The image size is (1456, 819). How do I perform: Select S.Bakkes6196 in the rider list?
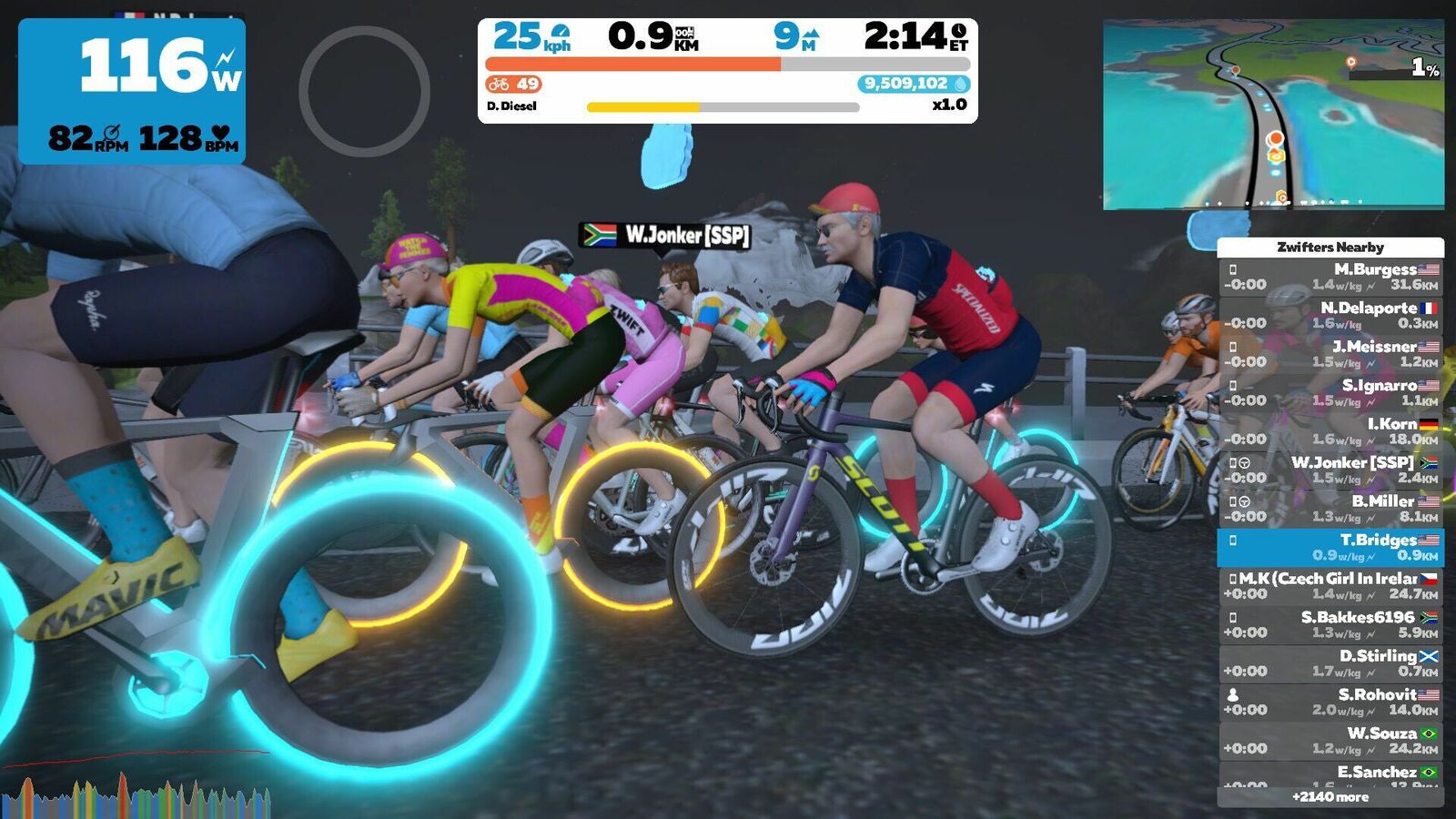(1330, 624)
